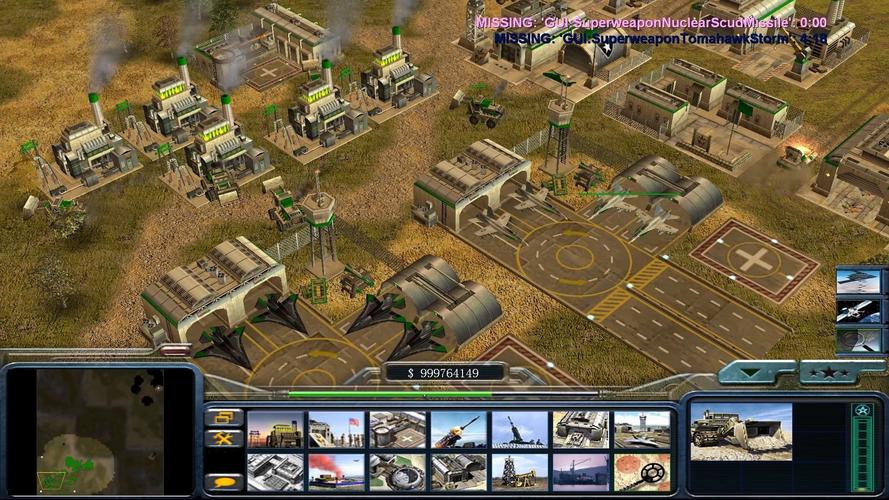
Task: Build the structure shown with red smoke
Action: (336, 471)
